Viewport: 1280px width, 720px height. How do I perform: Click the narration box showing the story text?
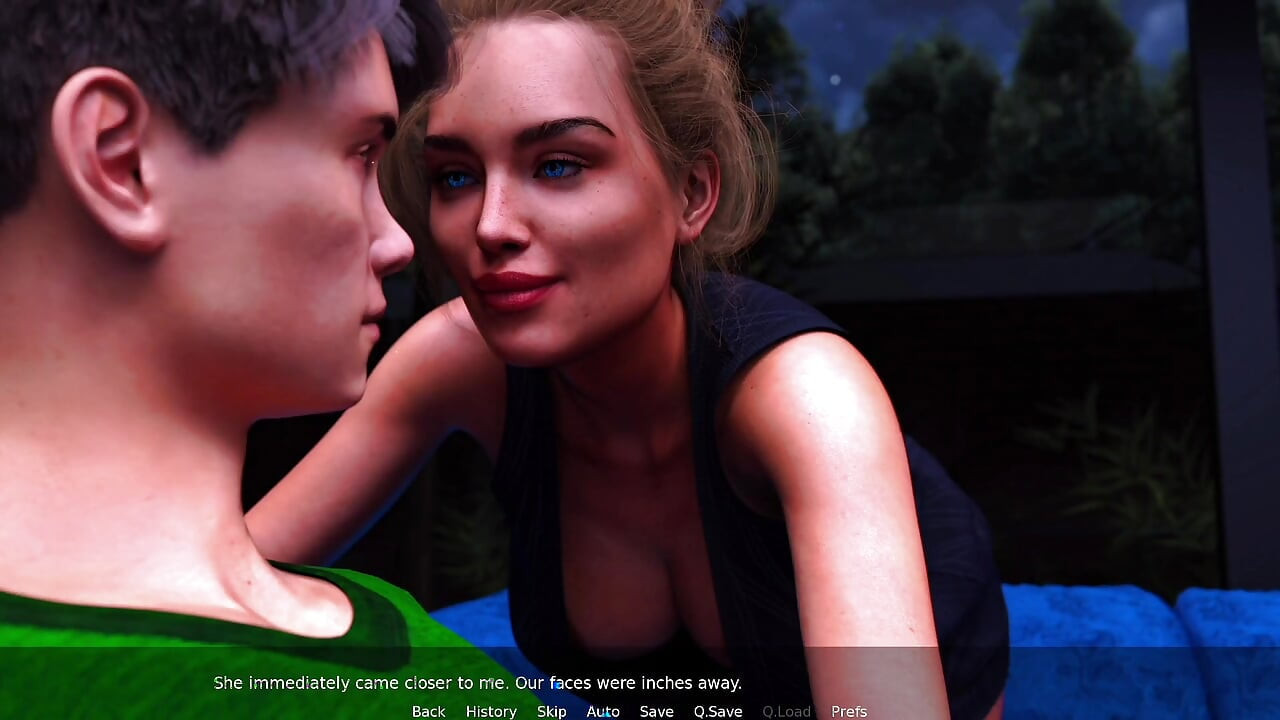tap(478, 683)
